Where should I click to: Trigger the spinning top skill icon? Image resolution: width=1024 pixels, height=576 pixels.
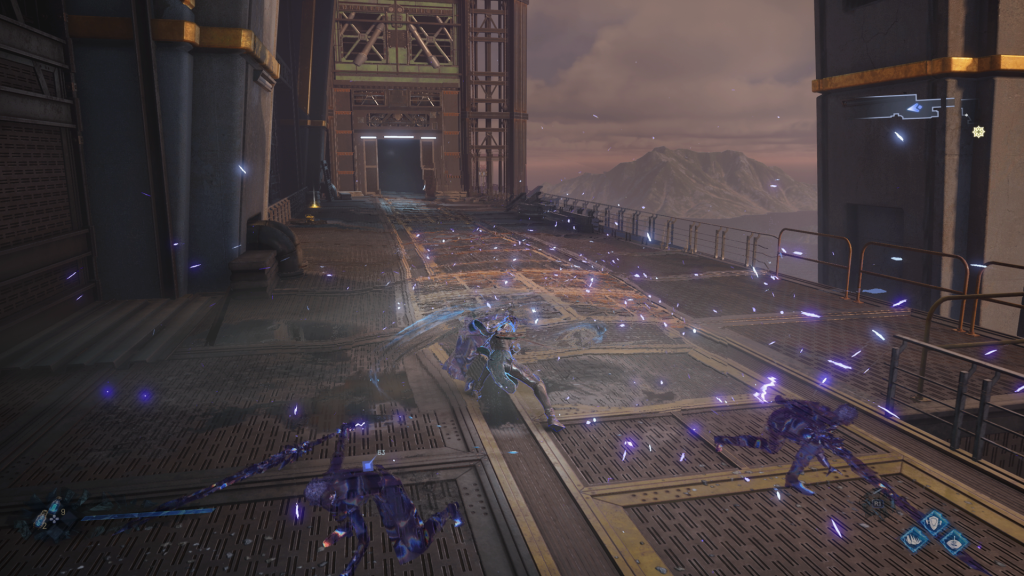953,541
